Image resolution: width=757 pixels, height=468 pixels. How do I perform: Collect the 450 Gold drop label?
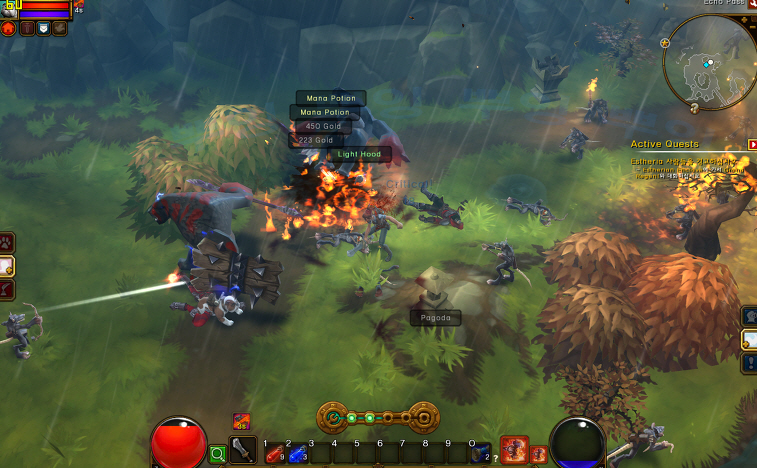(x=324, y=127)
